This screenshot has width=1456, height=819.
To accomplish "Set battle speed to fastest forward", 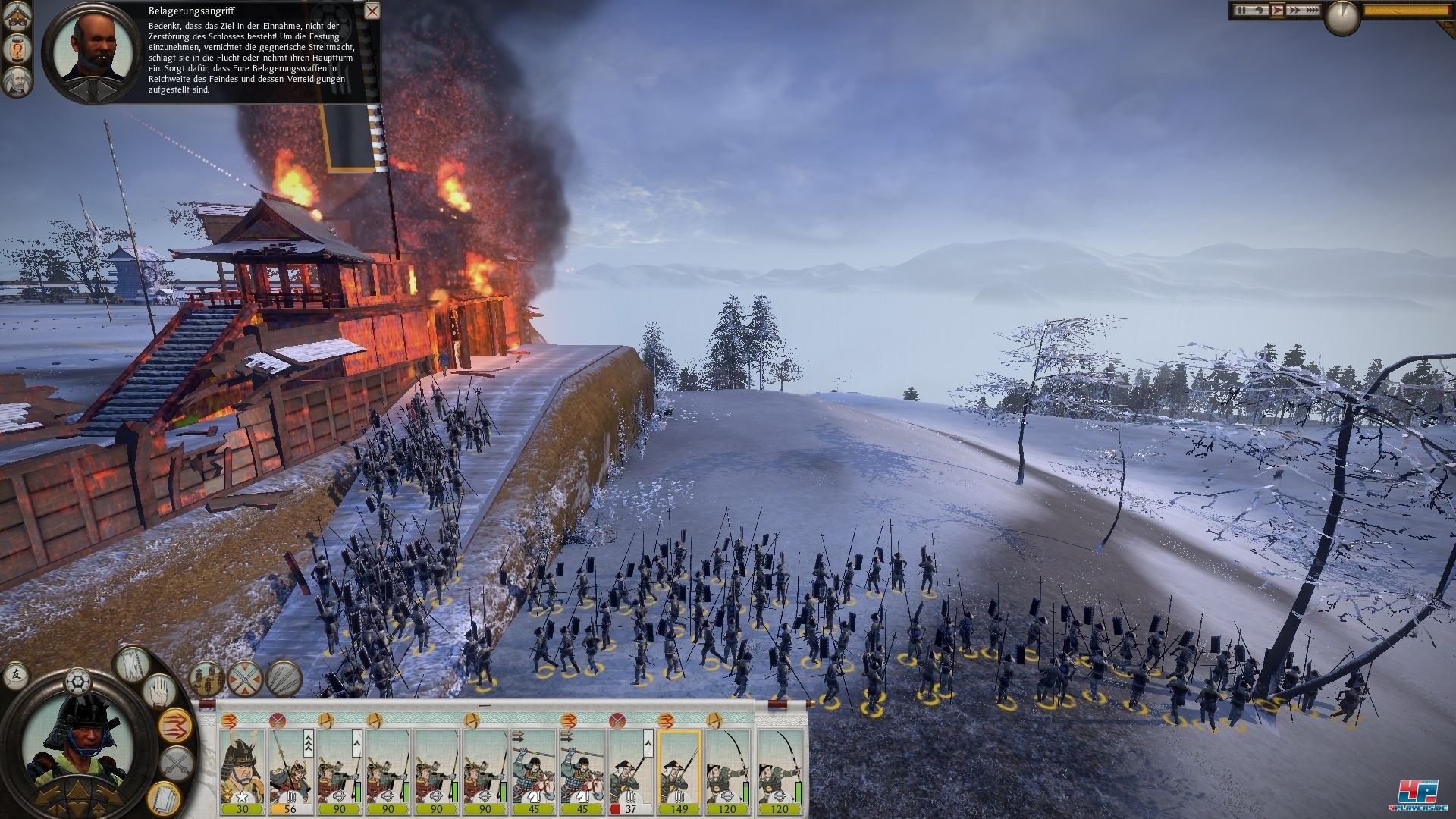I will click(x=1312, y=11).
